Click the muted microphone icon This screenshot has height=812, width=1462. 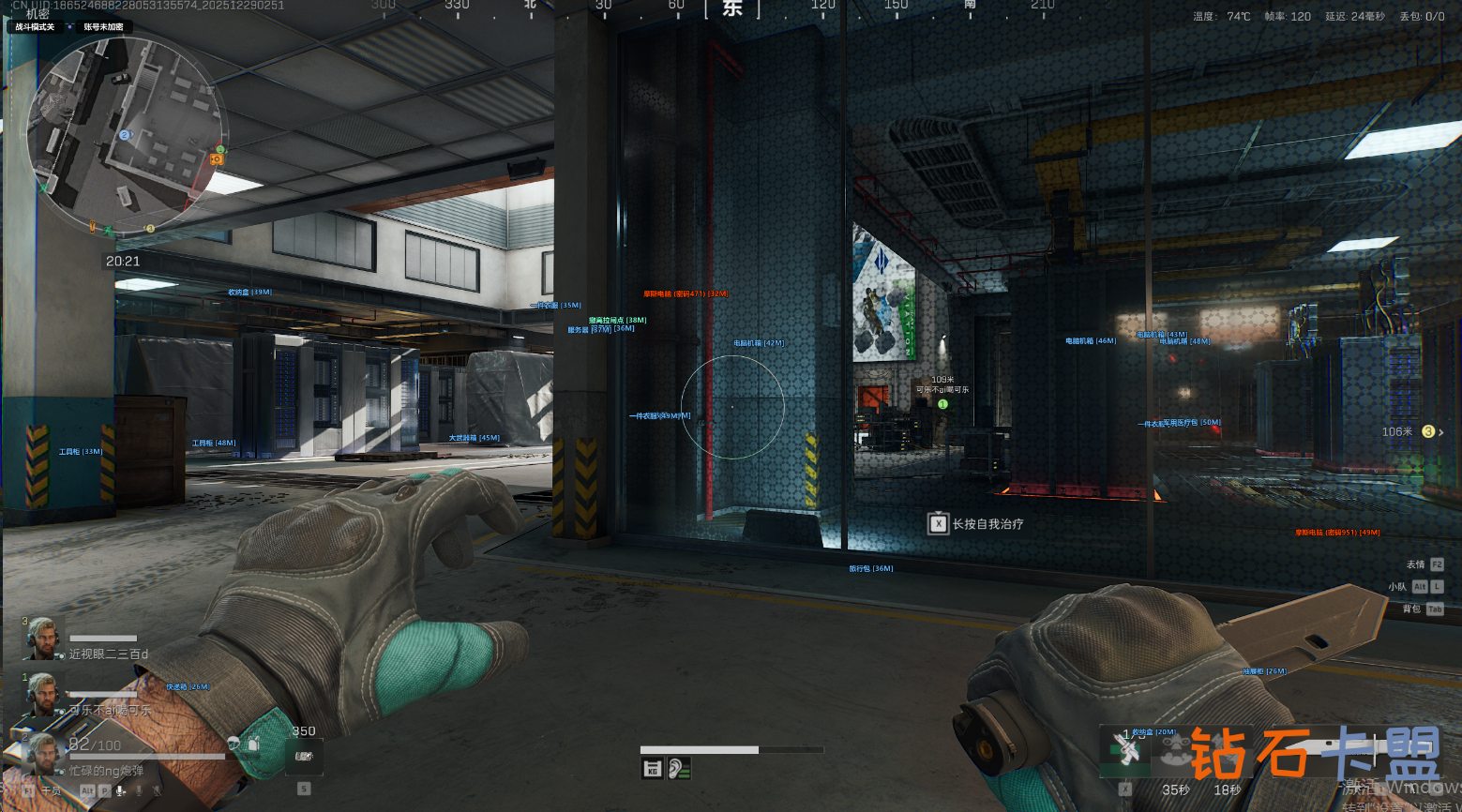pos(157,791)
